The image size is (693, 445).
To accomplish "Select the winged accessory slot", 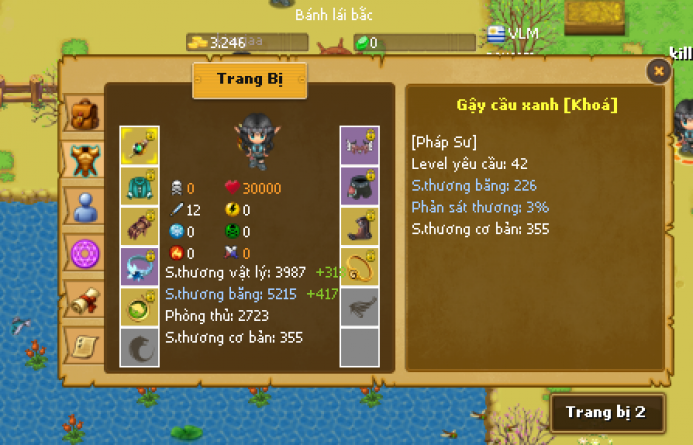I will 359,146.
